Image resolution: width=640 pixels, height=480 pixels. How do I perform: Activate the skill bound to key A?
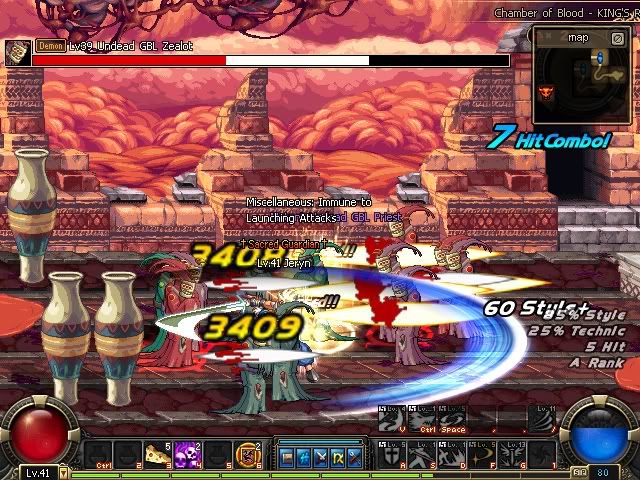pos(389,454)
